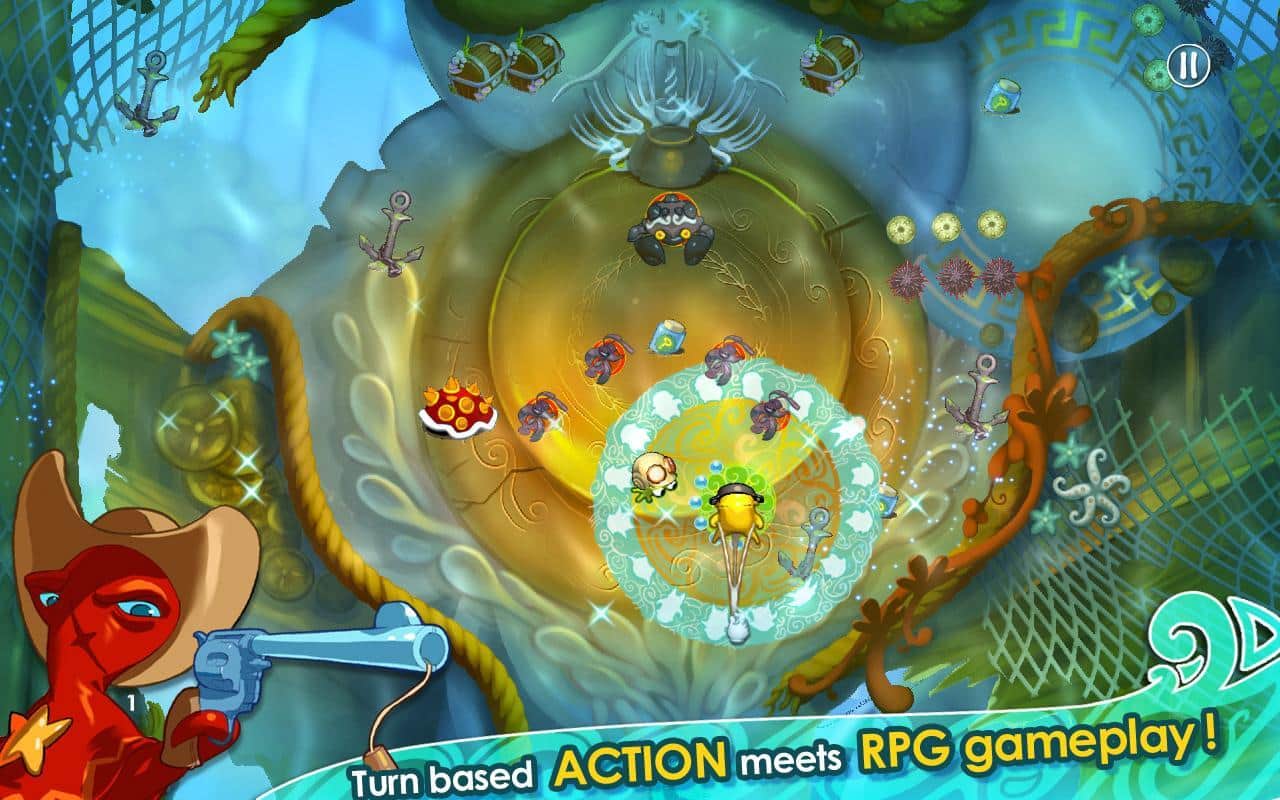The height and width of the screenshot is (800, 1280).
Task: Click the skull item beside the hero
Action: pos(652,473)
